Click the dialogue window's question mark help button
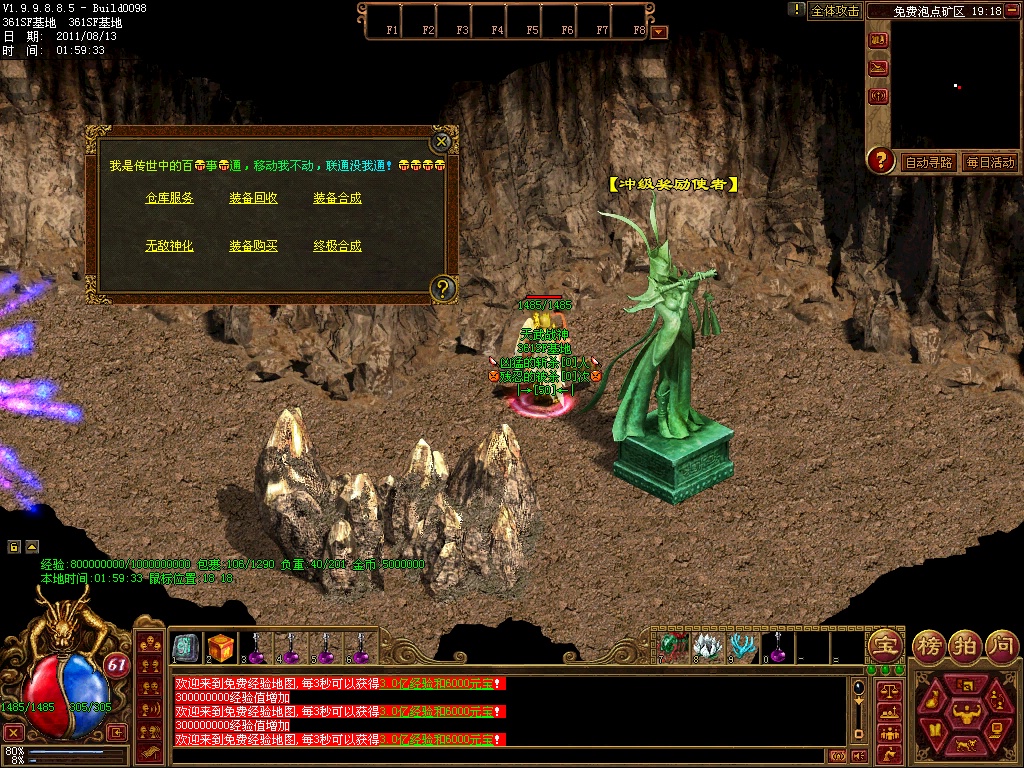This screenshot has height=768, width=1024. 443,289
